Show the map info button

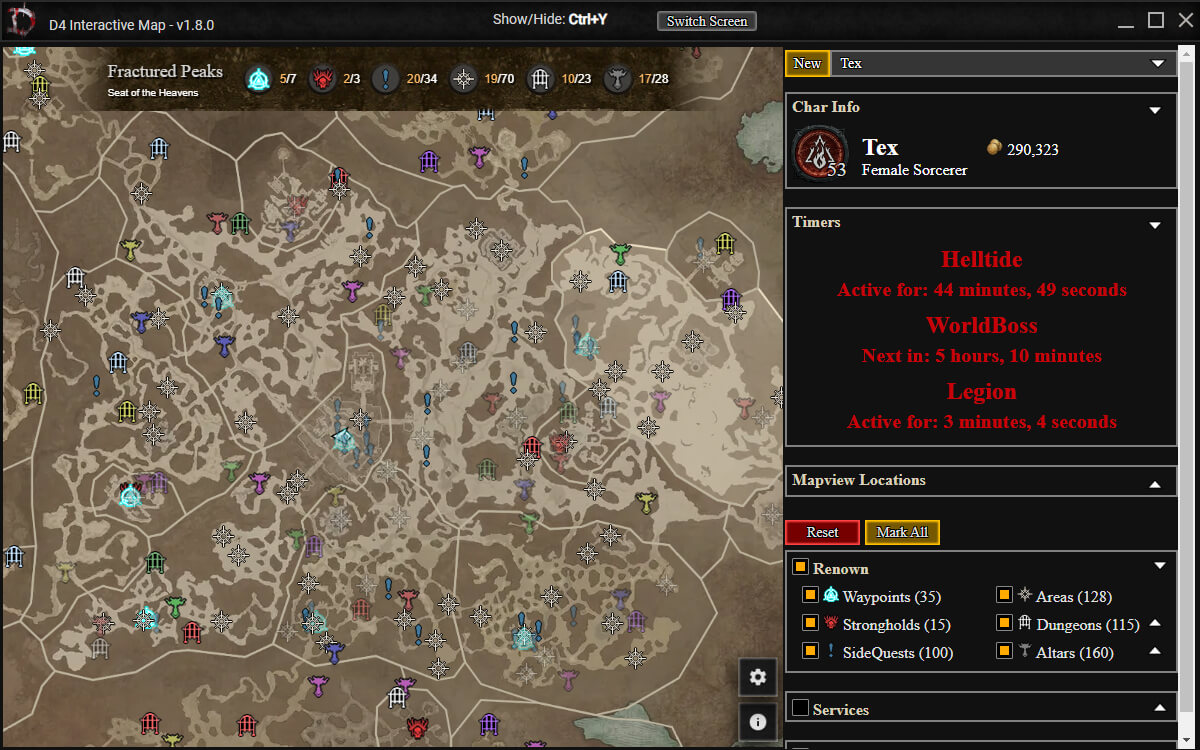coord(757,721)
